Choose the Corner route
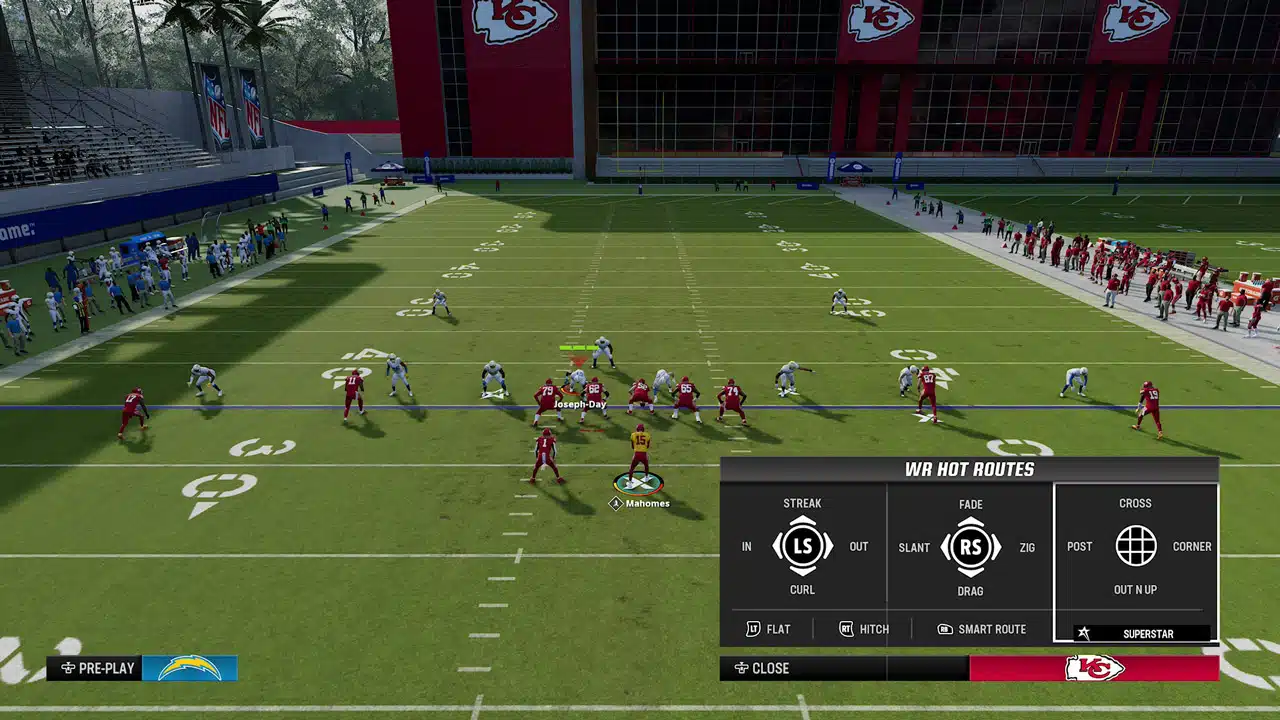Viewport: 1280px width, 720px height. tap(1191, 547)
